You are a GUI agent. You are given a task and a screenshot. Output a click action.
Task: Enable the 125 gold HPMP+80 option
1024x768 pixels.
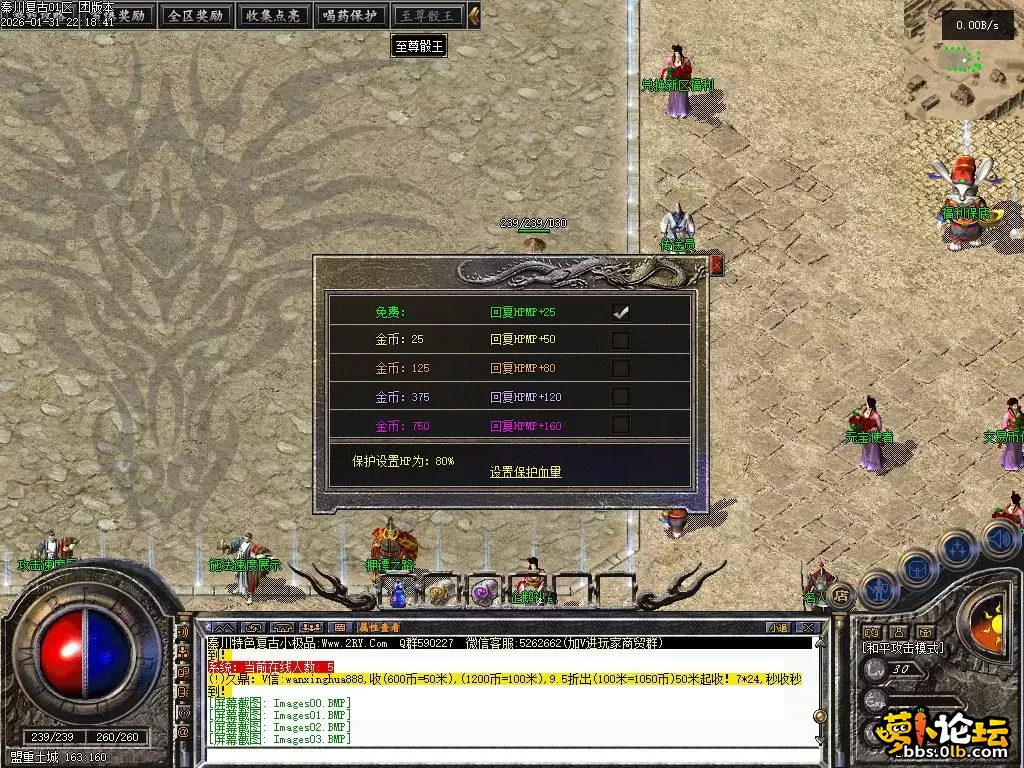621,368
